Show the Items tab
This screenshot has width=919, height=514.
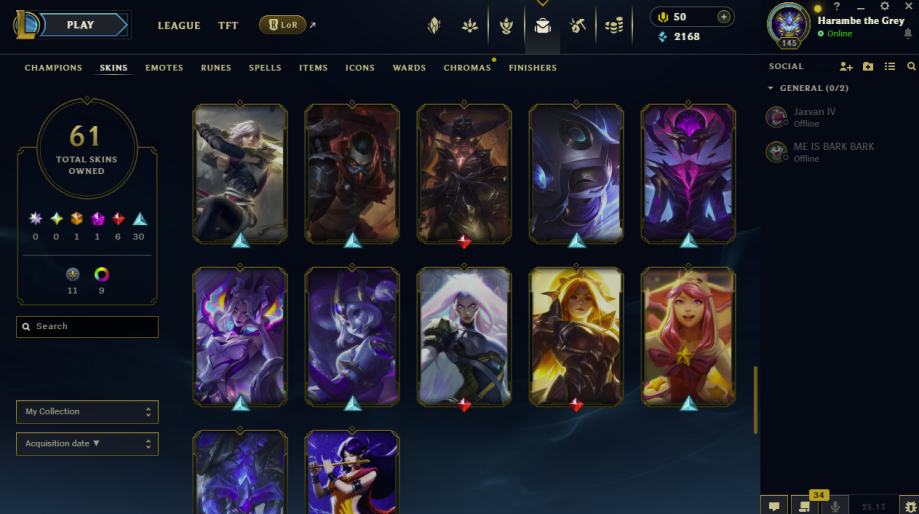(x=313, y=68)
